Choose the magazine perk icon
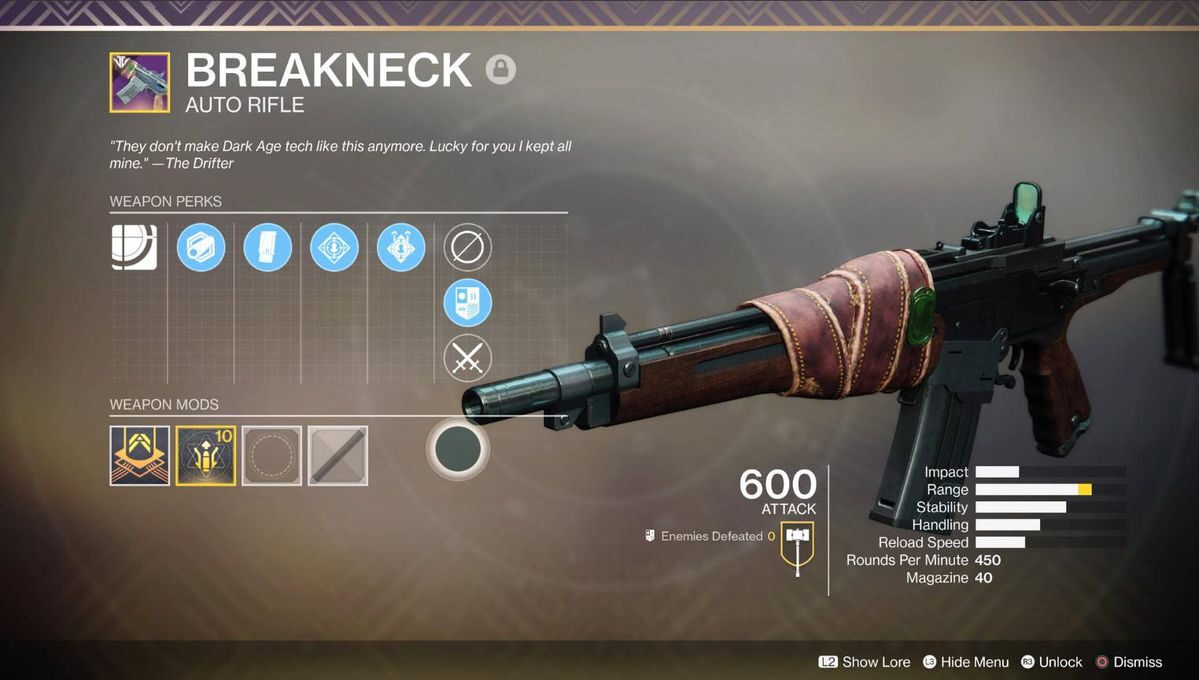 [268, 247]
